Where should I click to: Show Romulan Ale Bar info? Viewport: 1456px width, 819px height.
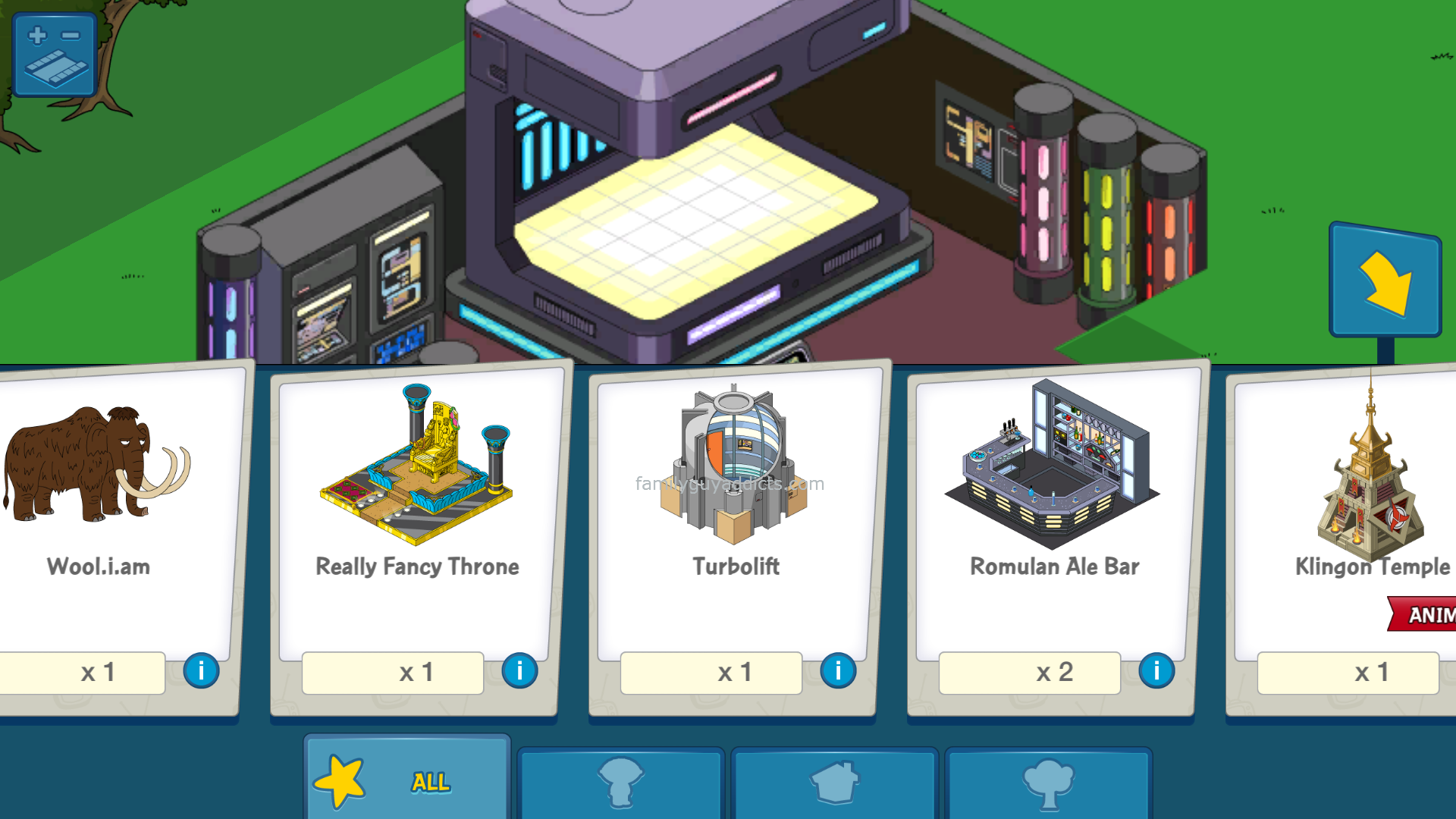(x=1156, y=671)
